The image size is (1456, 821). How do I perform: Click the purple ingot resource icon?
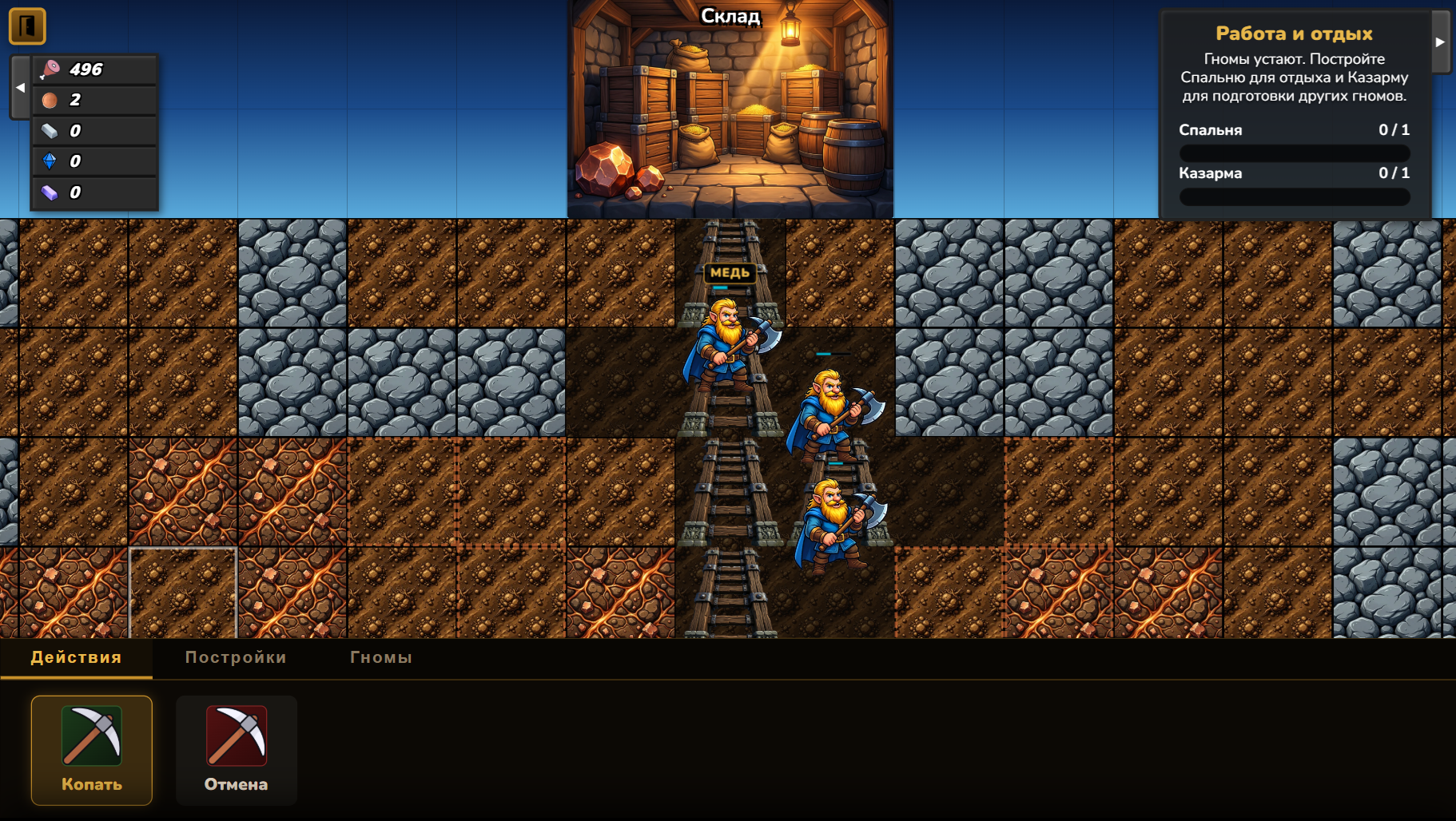(51, 191)
